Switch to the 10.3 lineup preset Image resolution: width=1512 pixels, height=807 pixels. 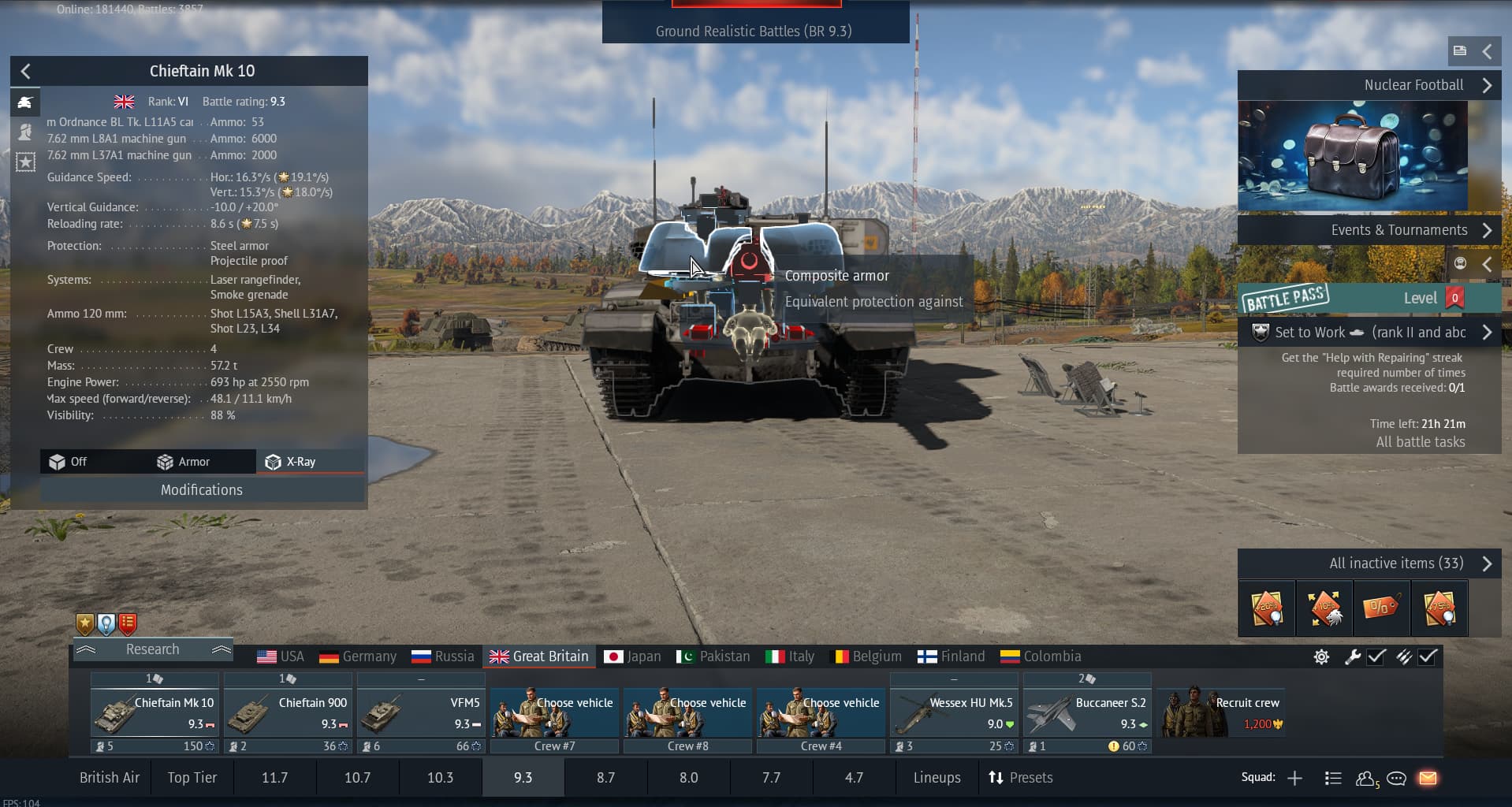[x=440, y=778]
